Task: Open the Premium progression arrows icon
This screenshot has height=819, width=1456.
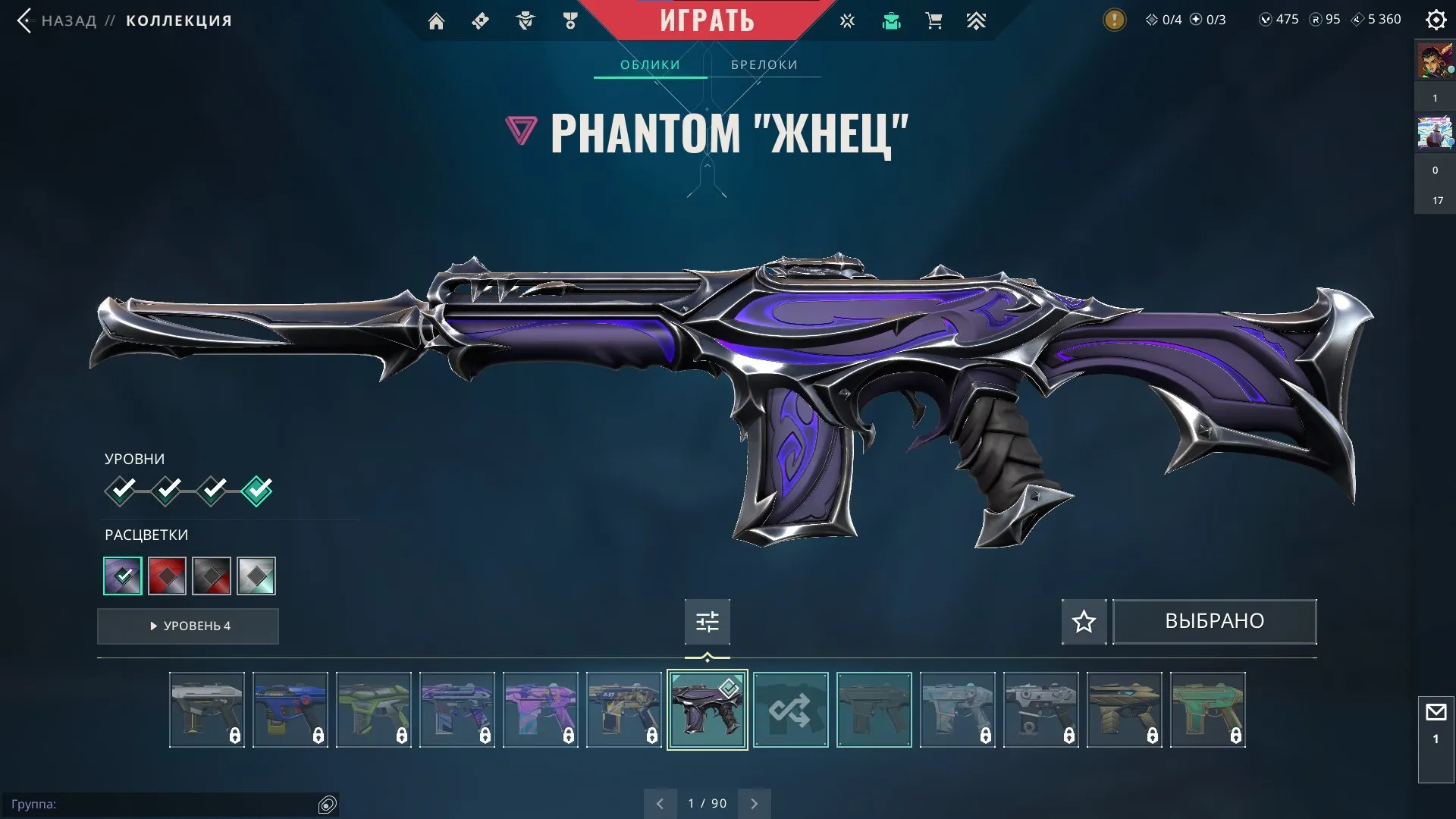Action: [977, 20]
